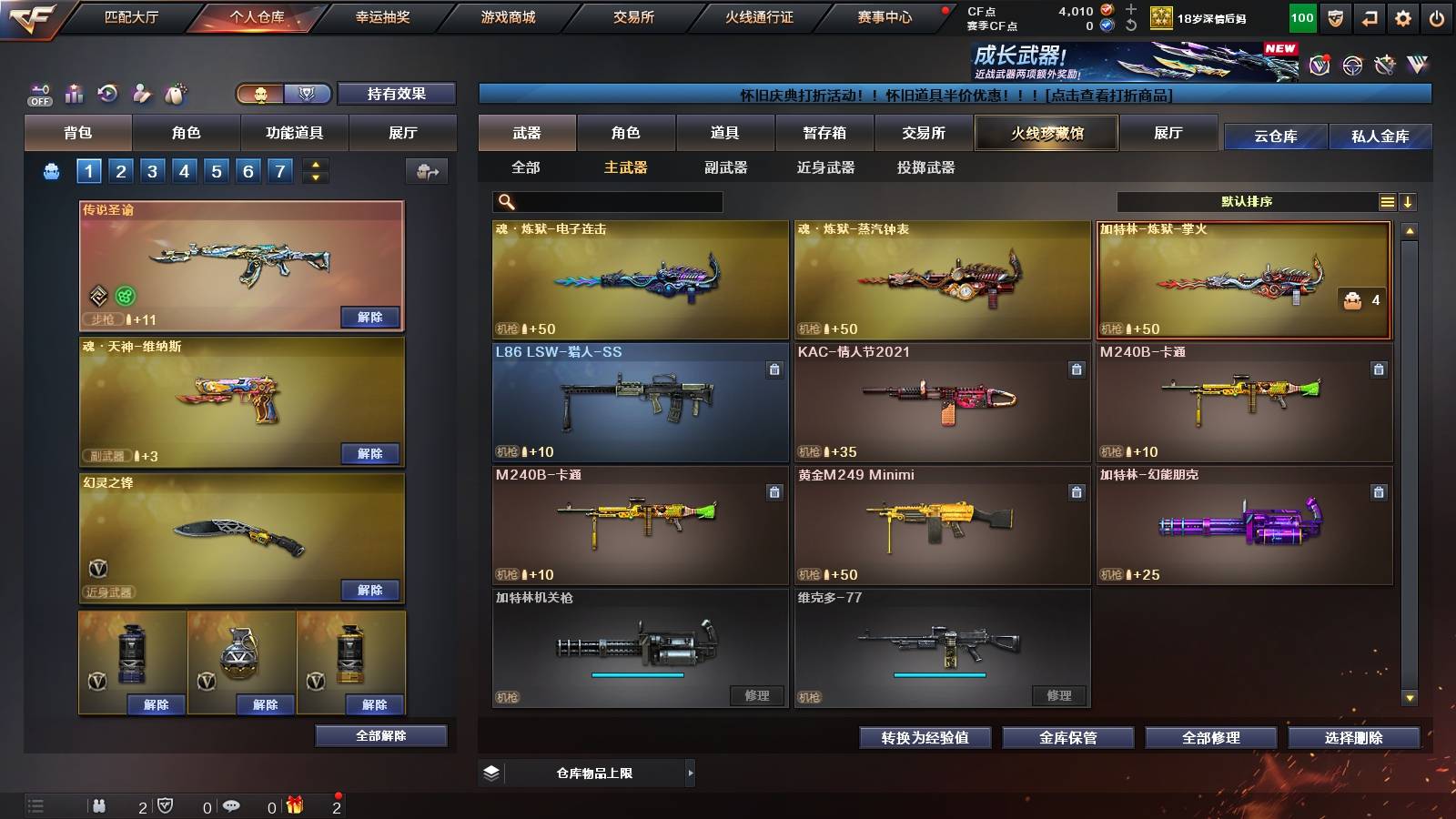1456x819 pixels.
Task: Click the return arrow icon near settings
Action: 1370,18
